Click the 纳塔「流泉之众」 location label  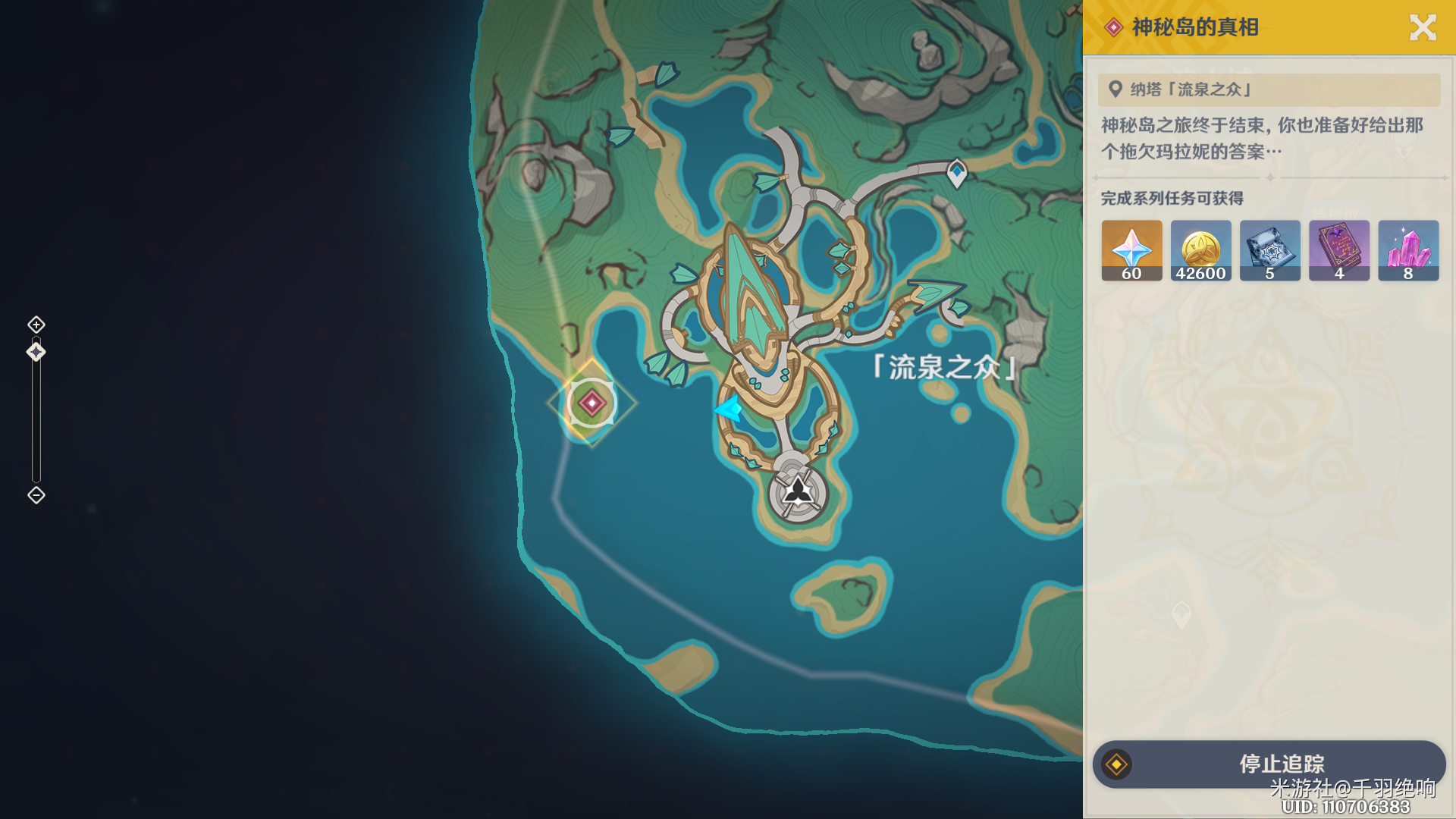[x=1191, y=89]
